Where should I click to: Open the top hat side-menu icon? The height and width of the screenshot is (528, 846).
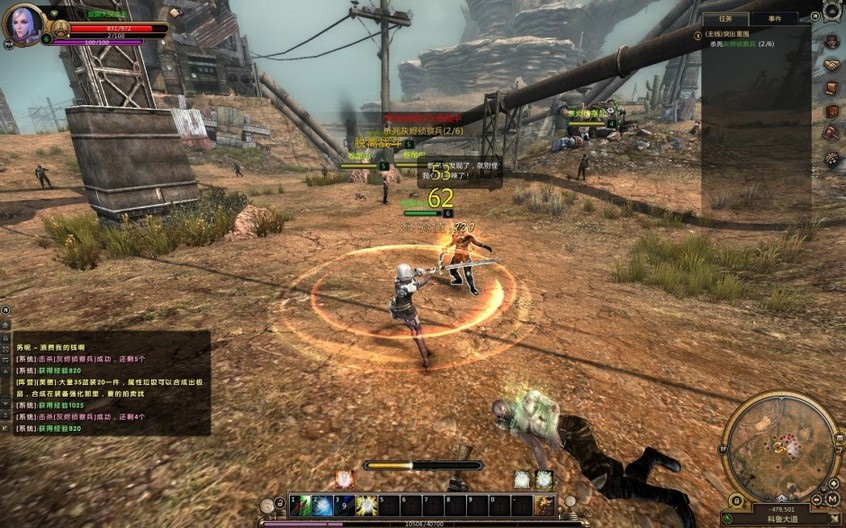[831, 42]
